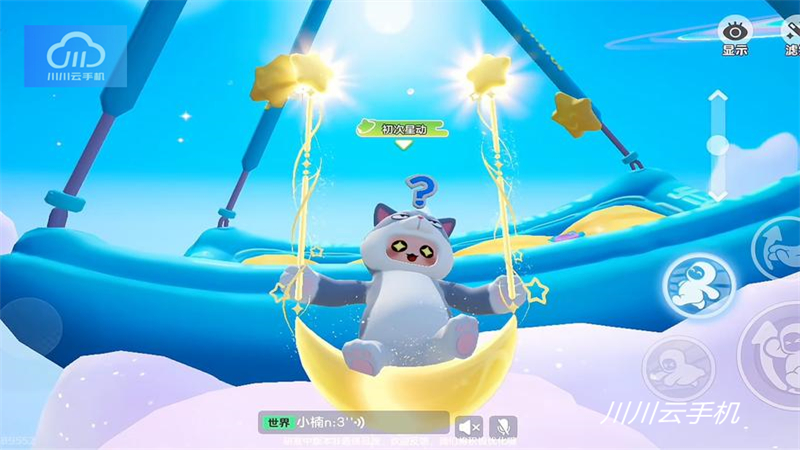The width and height of the screenshot is (800, 450).
Task: Toggle the muted microphone button
Action: pyautogui.click(x=502, y=426)
